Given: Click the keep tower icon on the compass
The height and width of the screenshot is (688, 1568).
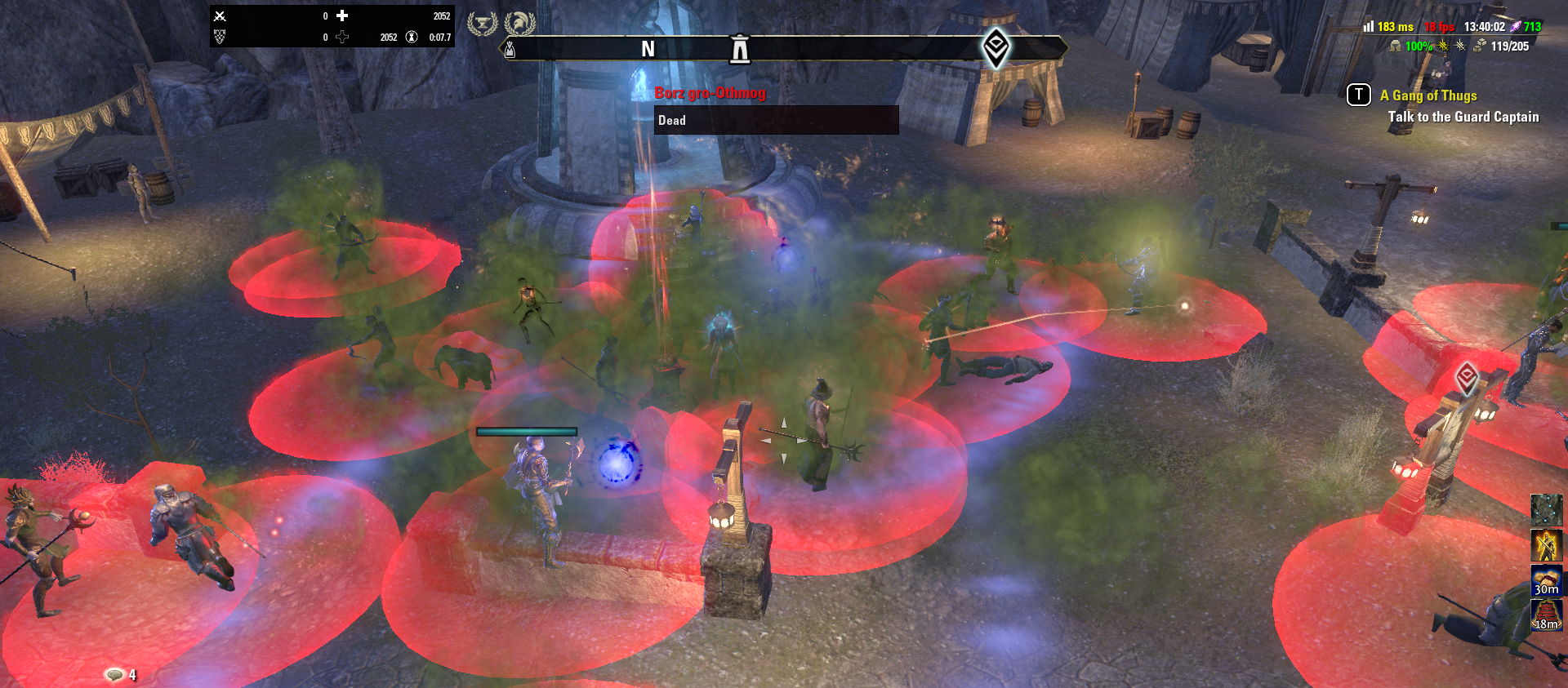Looking at the screenshot, I should coord(740,49).
